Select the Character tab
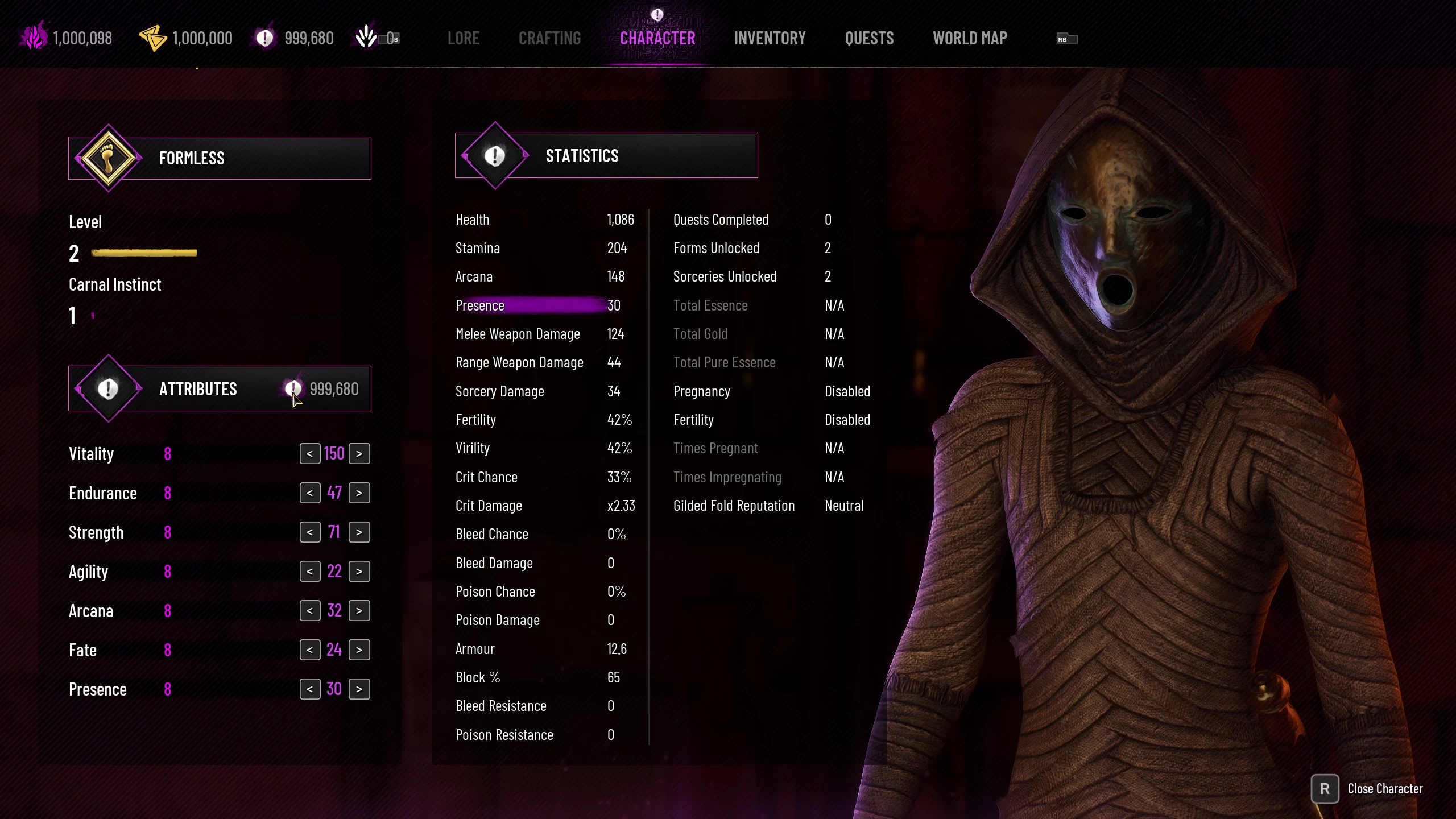Screen dimensions: 1456x819 [657, 38]
